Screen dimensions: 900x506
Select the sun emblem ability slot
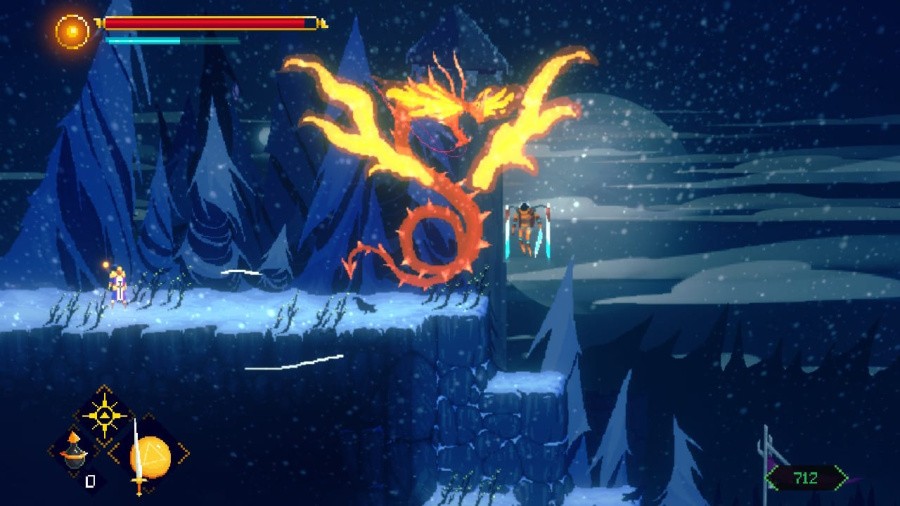[103, 413]
